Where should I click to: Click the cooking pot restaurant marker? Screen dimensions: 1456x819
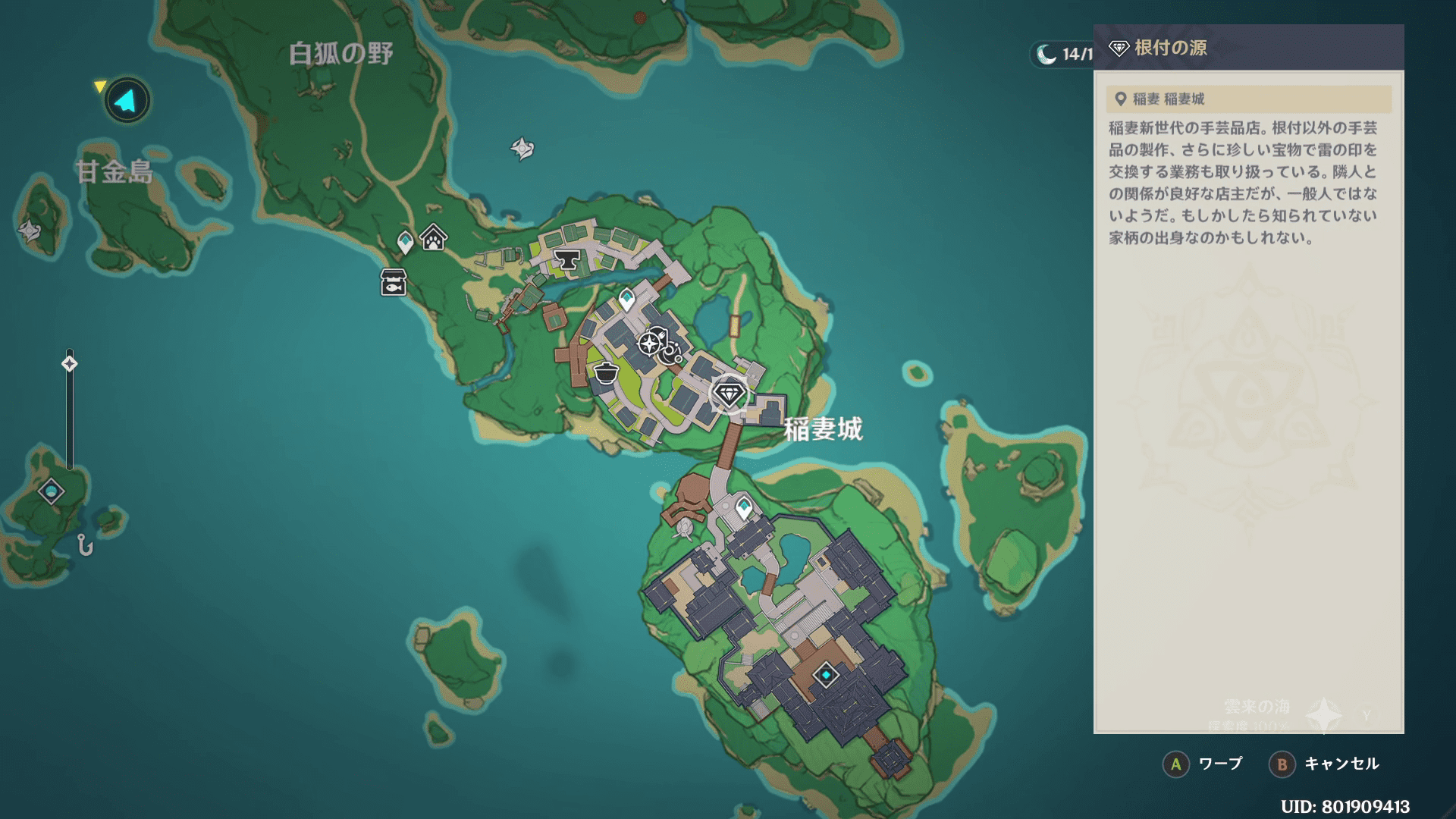[x=606, y=373]
